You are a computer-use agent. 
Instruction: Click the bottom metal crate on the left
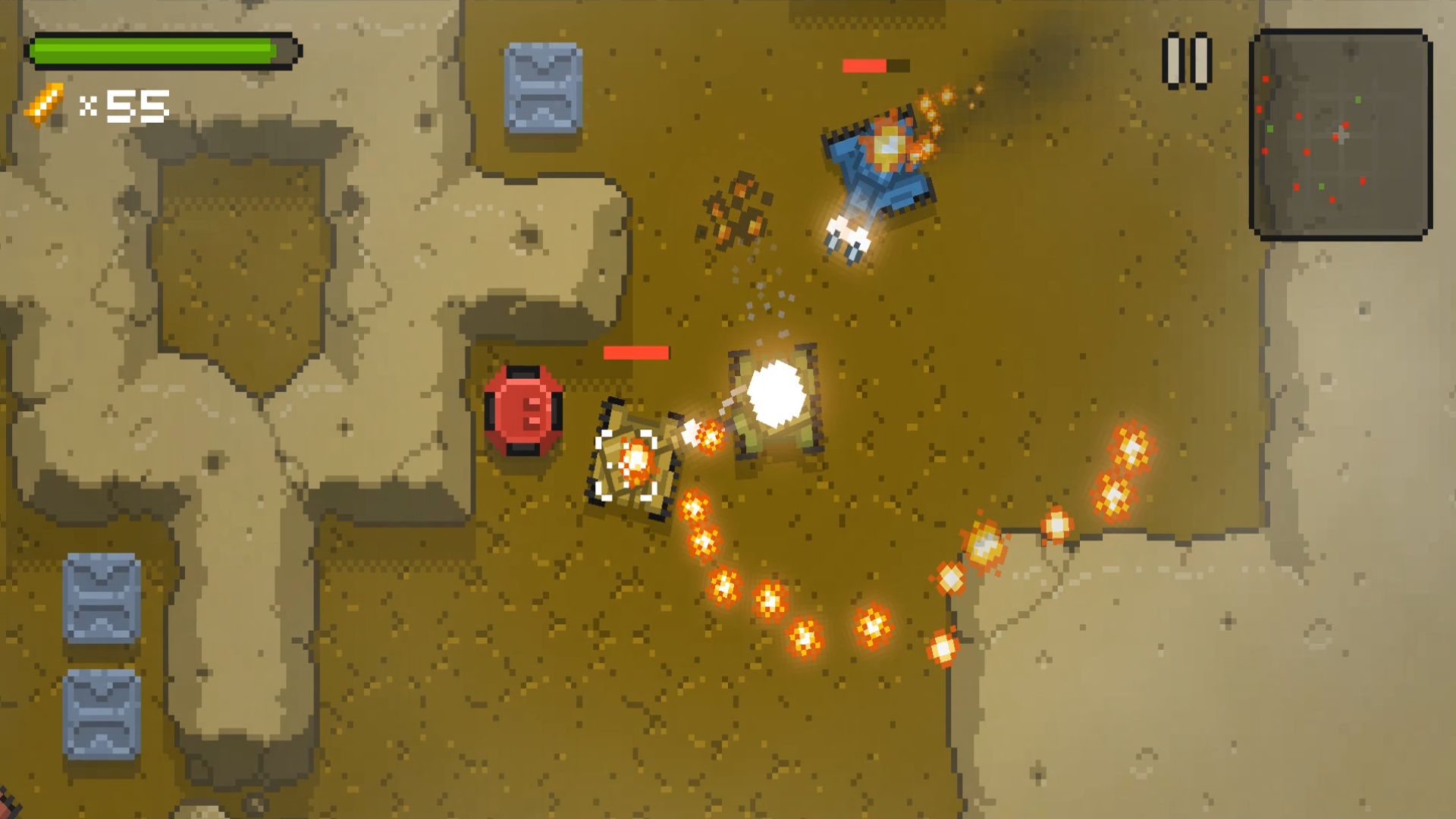pyautogui.click(x=99, y=713)
